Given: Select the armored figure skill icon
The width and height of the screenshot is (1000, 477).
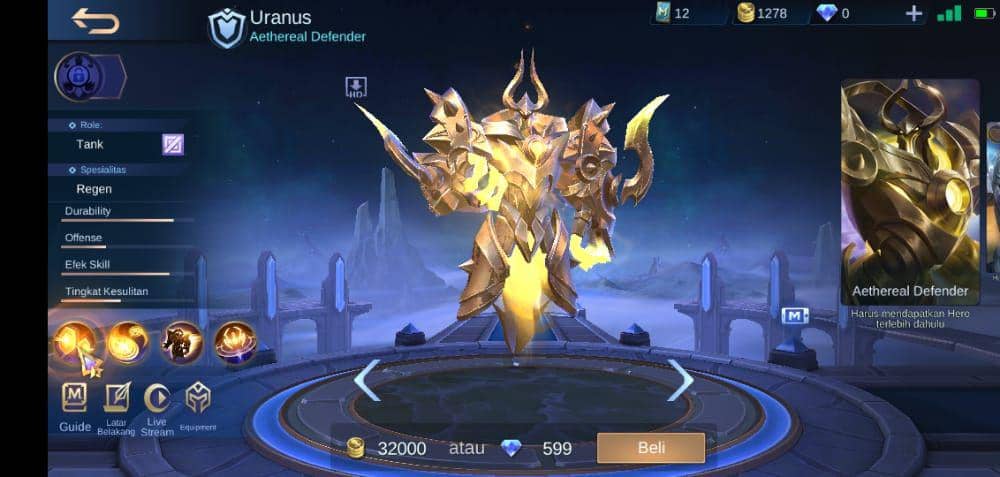Looking at the screenshot, I should [x=182, y=343].
